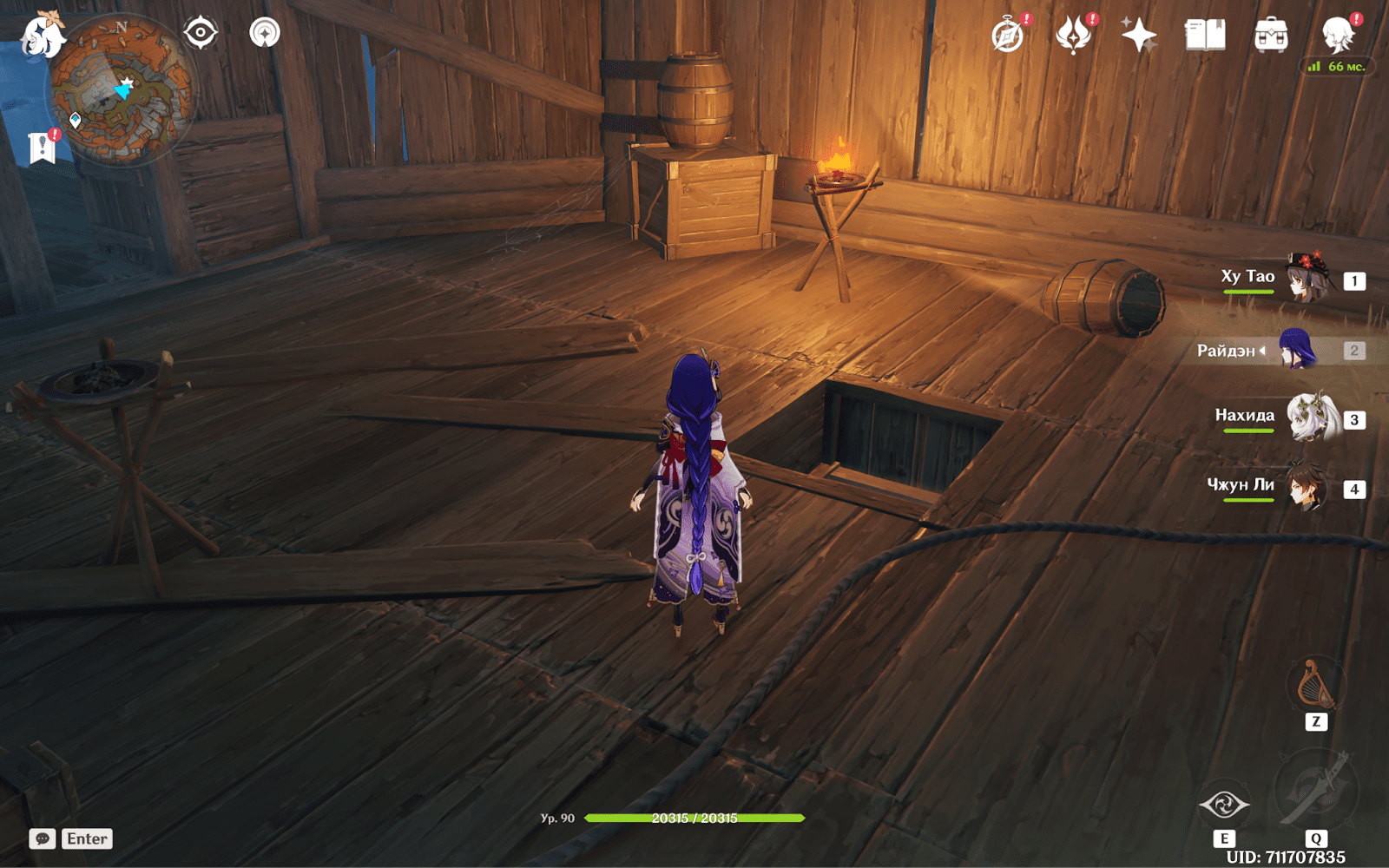Open the chat box speech bubble
This screenshot has height=868, width=1389.
(x=43, y=838)
